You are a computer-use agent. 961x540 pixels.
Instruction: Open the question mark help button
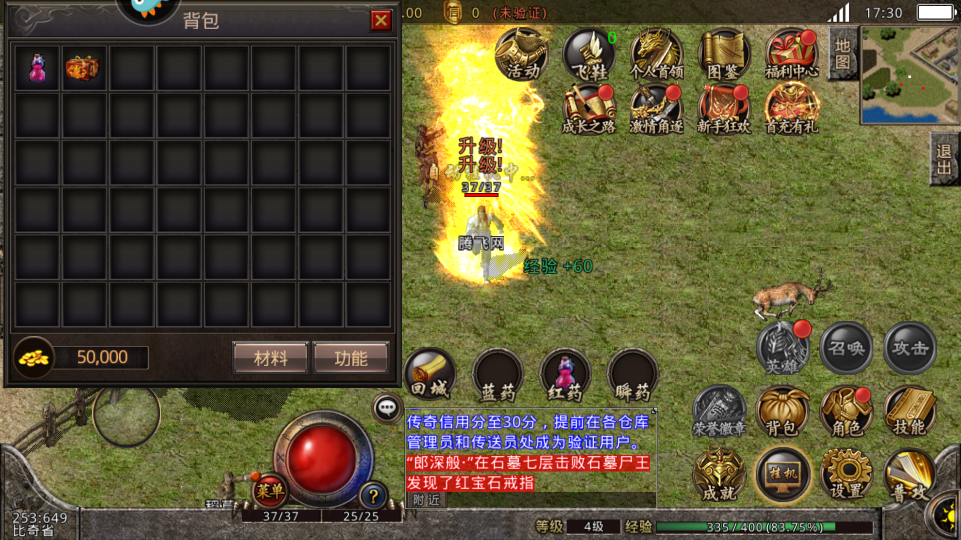pyautogui.click(x=373, y=494)
